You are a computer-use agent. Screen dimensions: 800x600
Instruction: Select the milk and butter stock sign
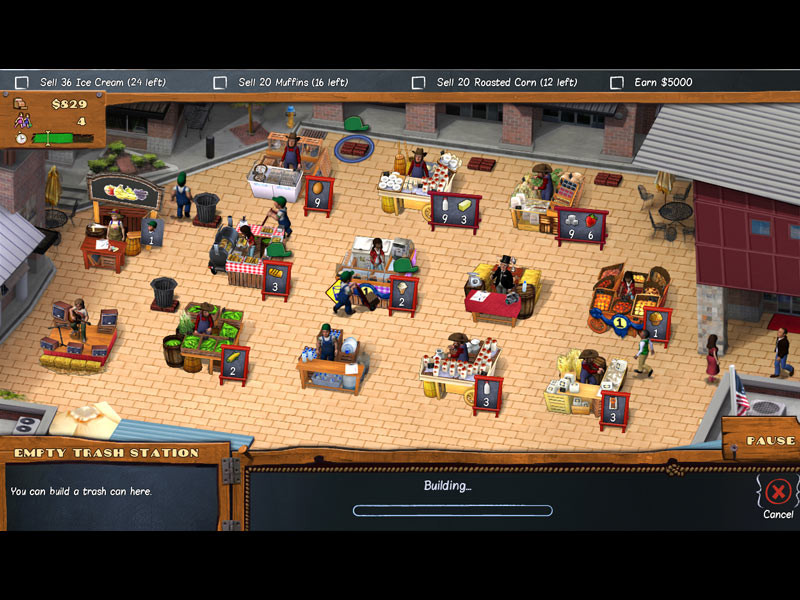(x=454, y=211)
